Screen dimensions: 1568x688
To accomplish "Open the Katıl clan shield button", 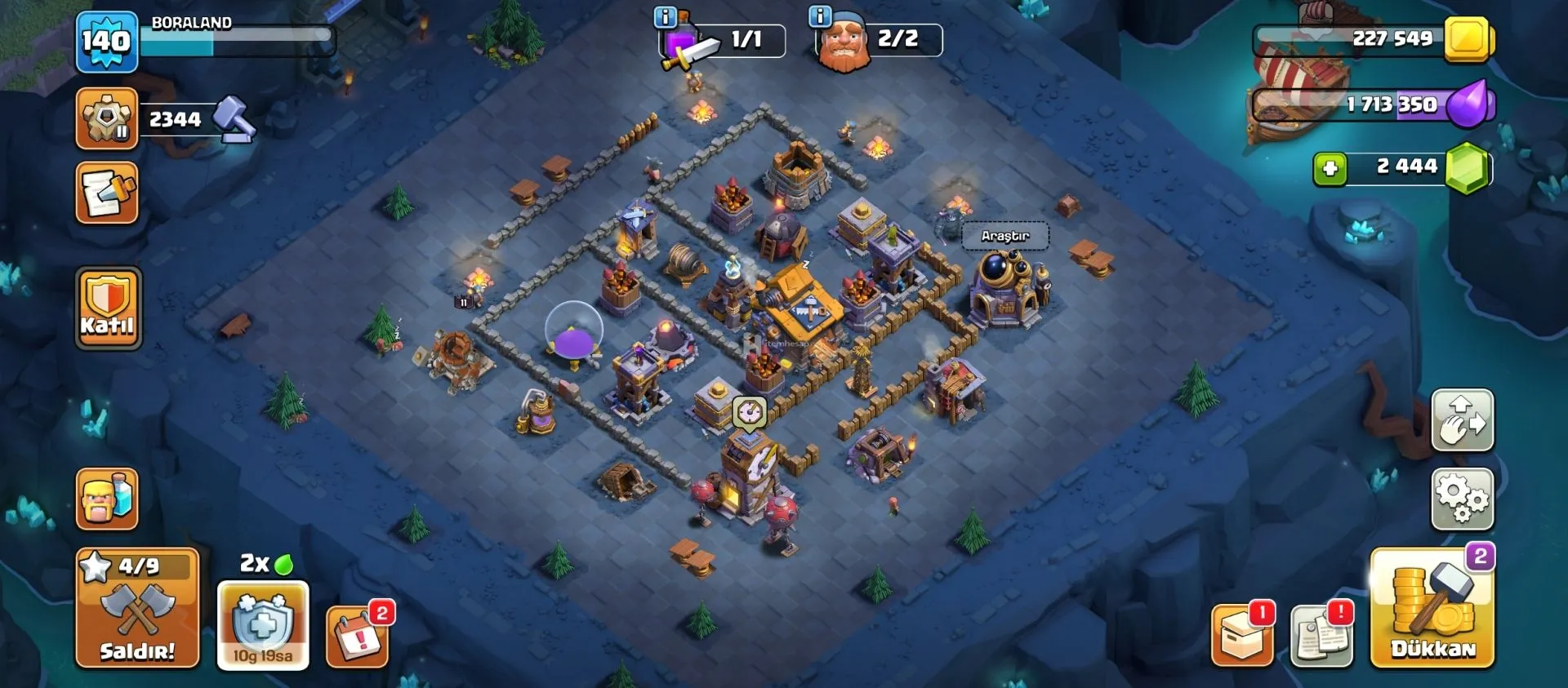I will click(x=108, y=308).
